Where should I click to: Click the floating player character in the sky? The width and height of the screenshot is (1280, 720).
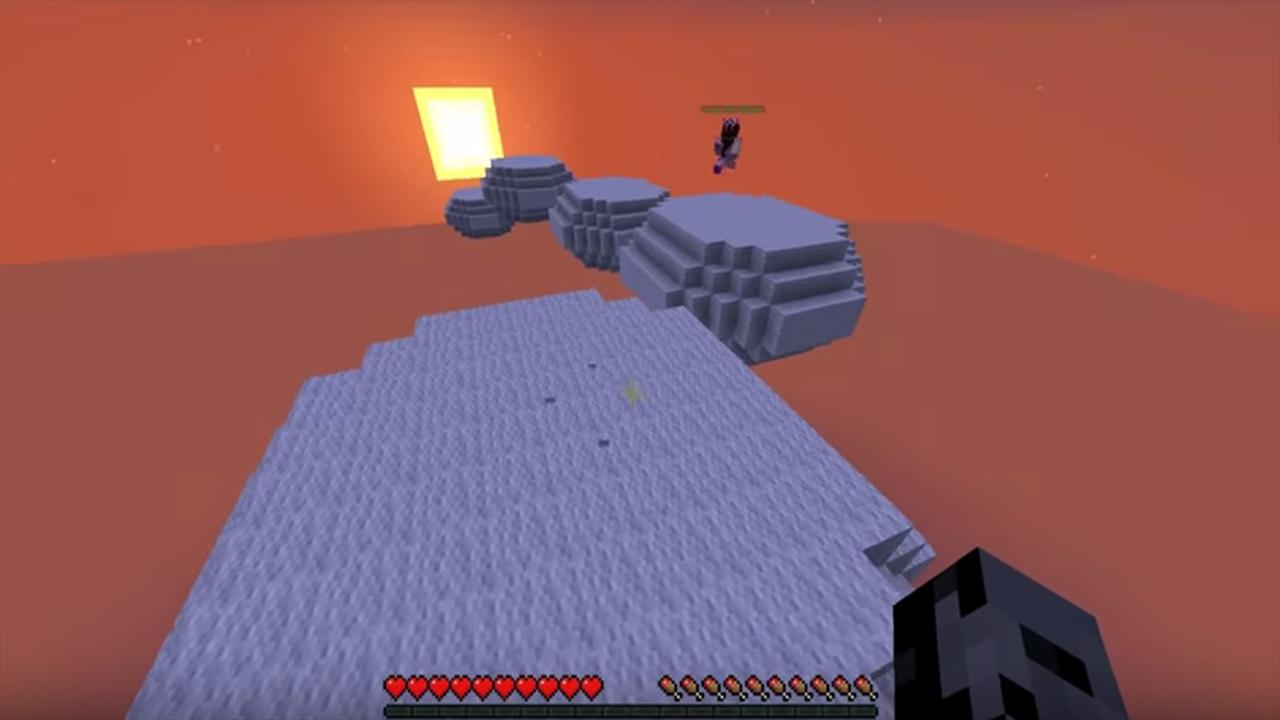click(726, 143)
